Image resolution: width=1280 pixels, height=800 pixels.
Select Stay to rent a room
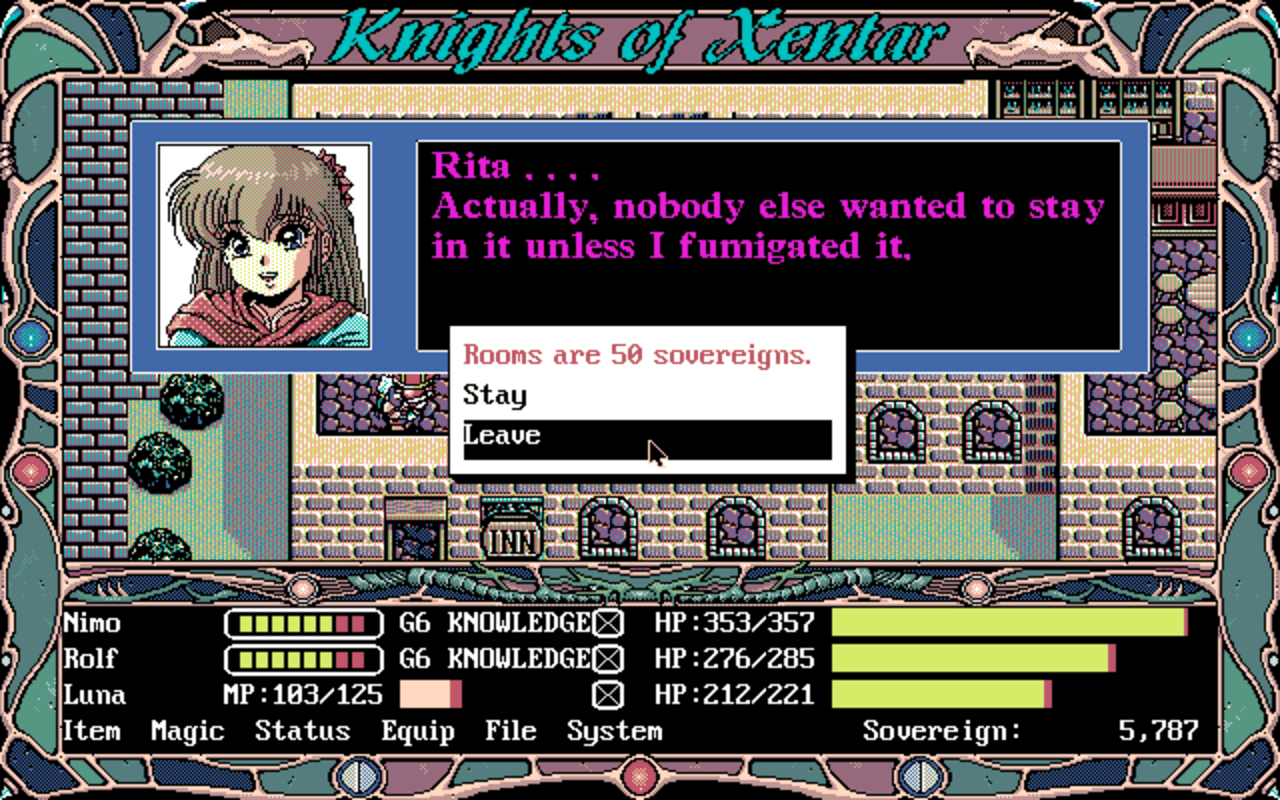(x=496, y=395)
